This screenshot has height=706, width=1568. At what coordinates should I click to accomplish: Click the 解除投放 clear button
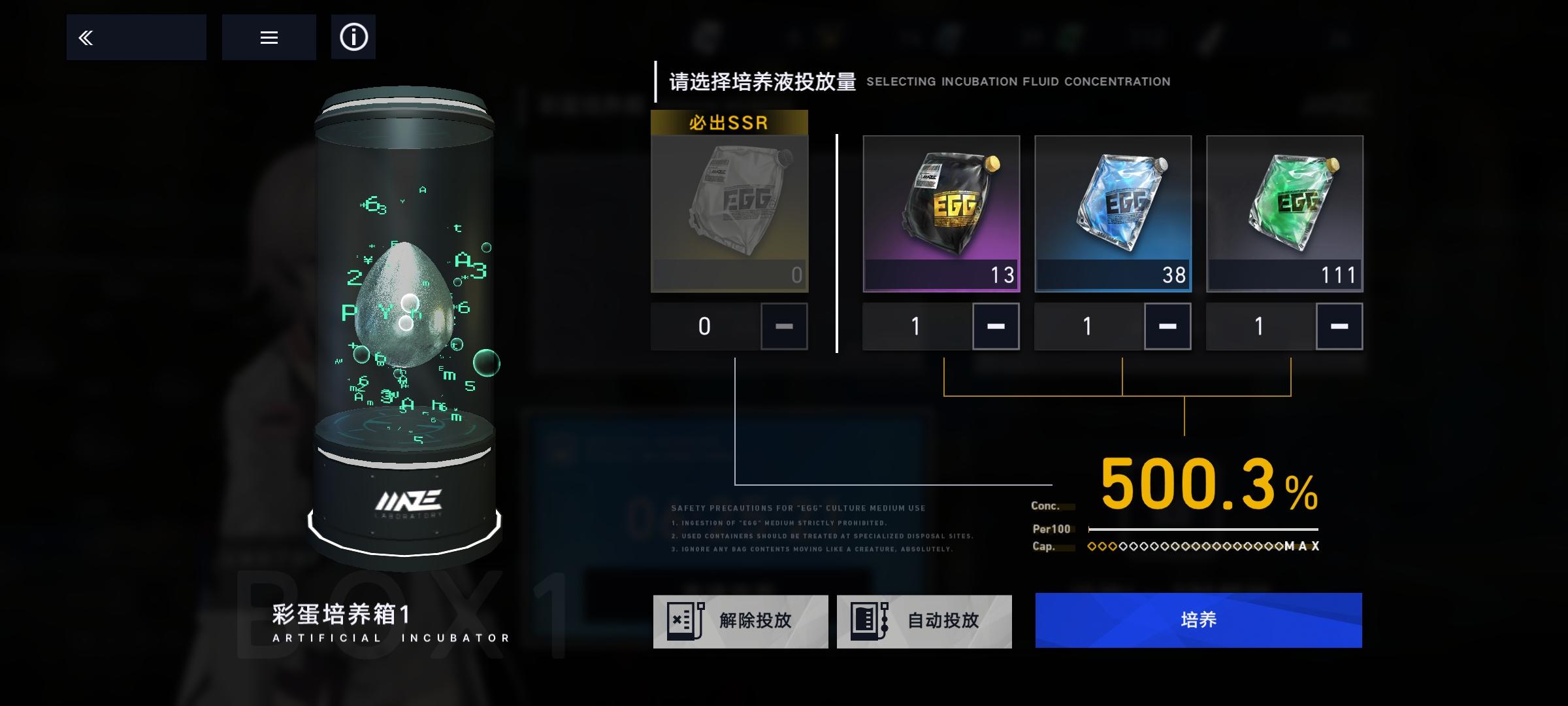pyautogui.click(x=742, y=621)
